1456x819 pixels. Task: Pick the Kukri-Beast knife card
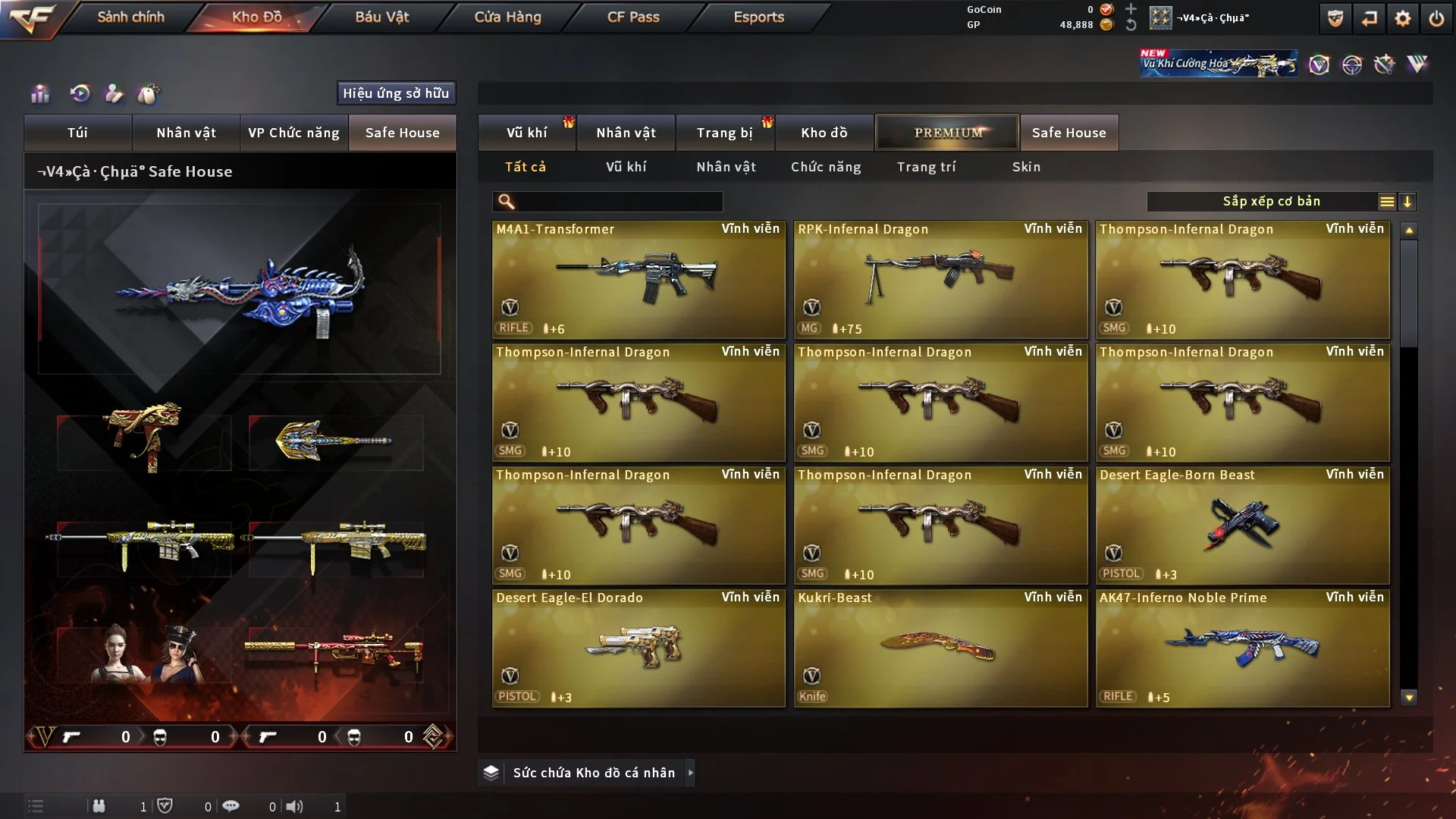pos(940,648)
